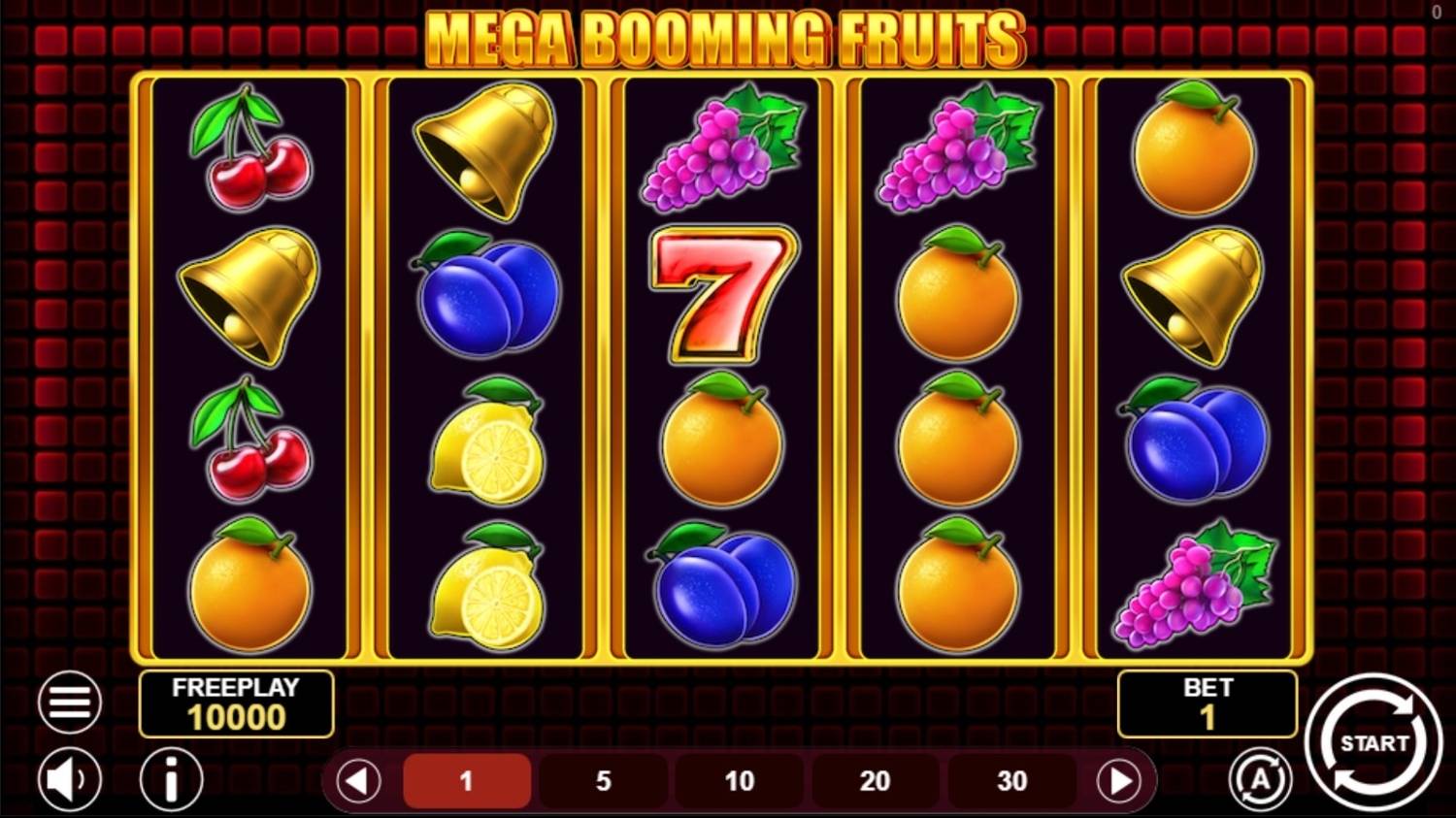Click the BET display showing 1
The height and width of the screenshot is (818, 1456).
coord(1208,704)
